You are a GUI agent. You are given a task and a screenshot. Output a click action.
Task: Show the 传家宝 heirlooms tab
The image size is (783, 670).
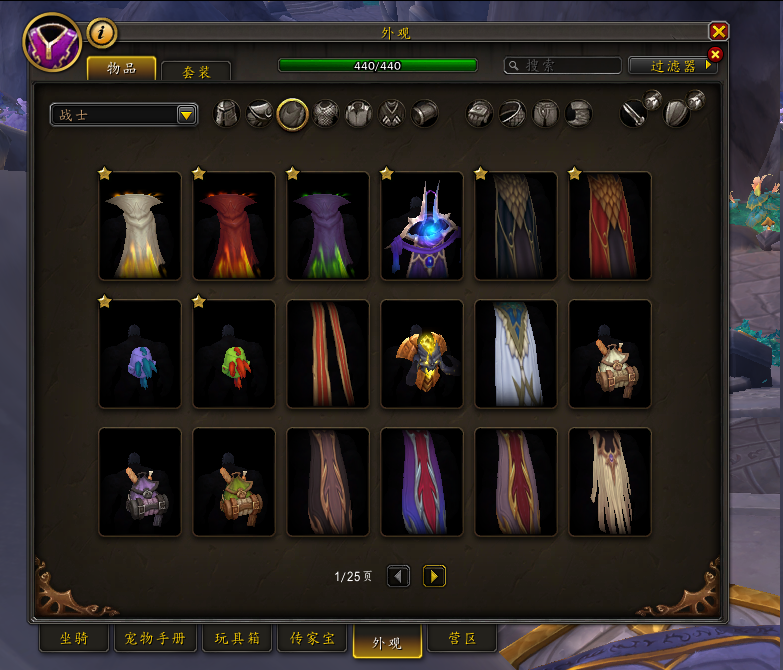[x=311, y=638]
